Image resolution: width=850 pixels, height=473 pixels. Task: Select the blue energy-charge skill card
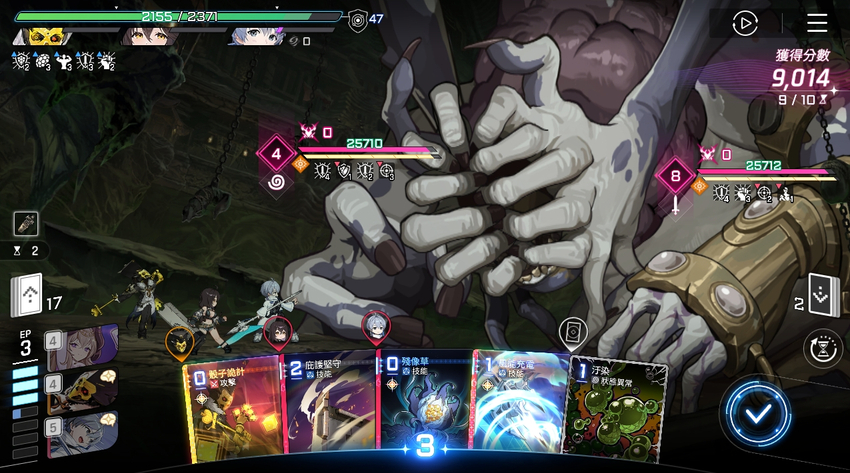click(x=518, y=410)
